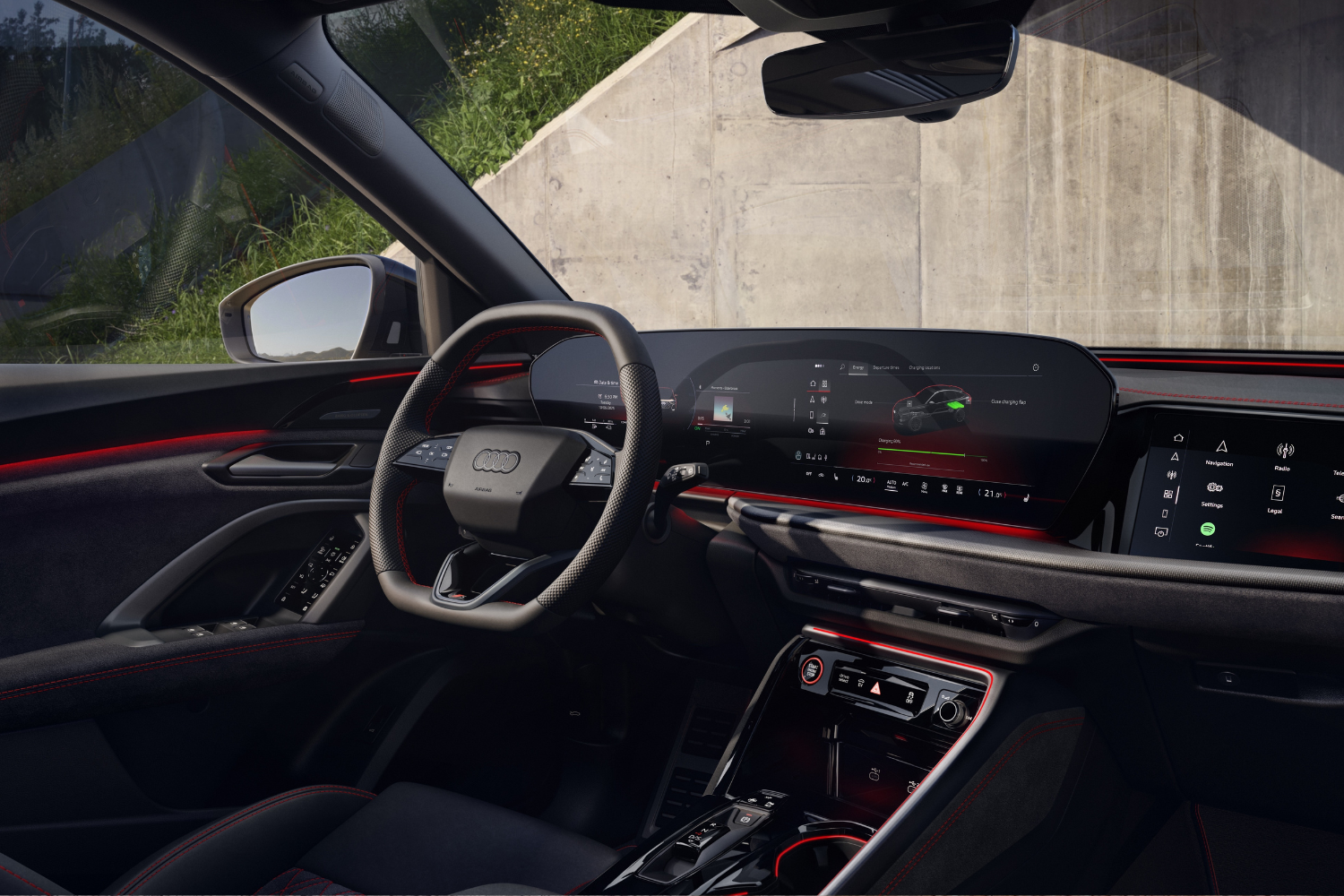1344x896 pixels.
Task: Tap the search magnifier on the center display
Action: click(842, 366)
